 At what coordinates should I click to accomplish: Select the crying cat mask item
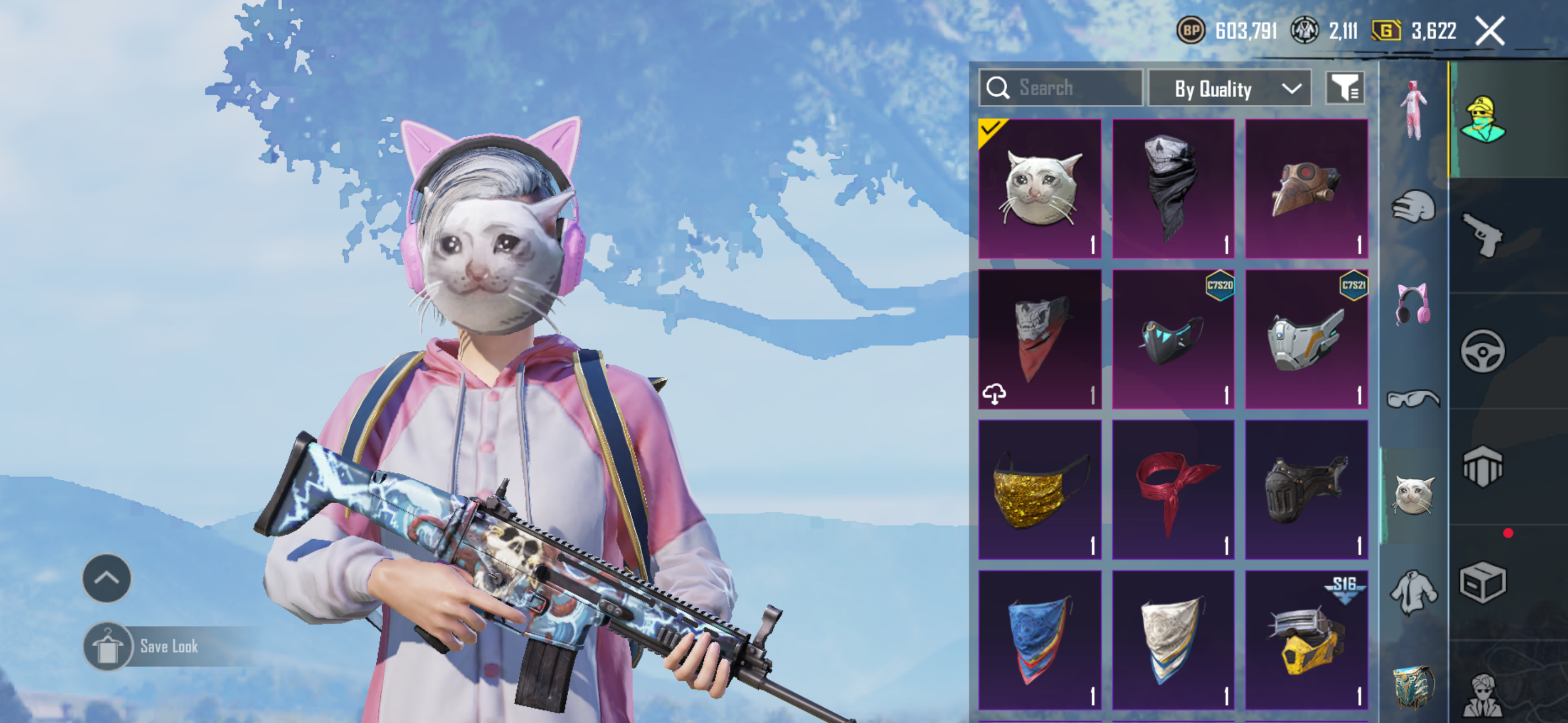(1040, 189)
